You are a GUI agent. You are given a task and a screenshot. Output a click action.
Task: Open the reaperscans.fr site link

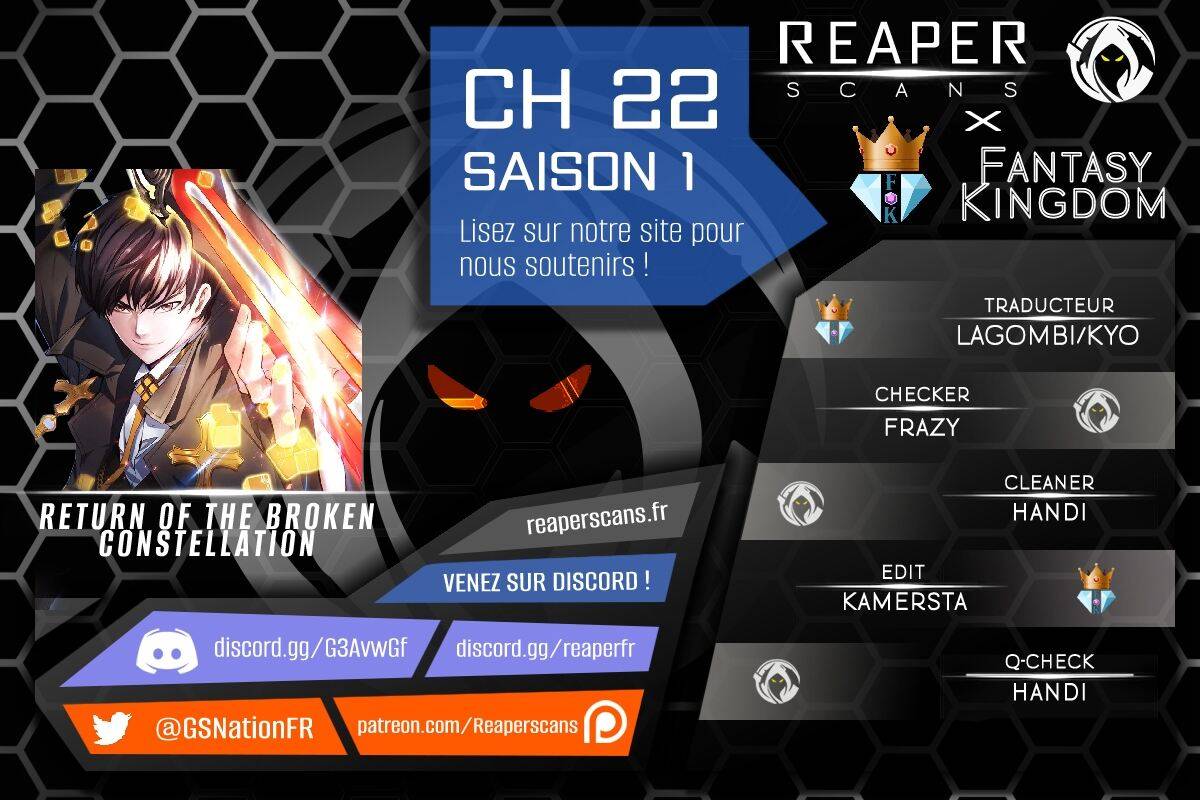point(596,522)
